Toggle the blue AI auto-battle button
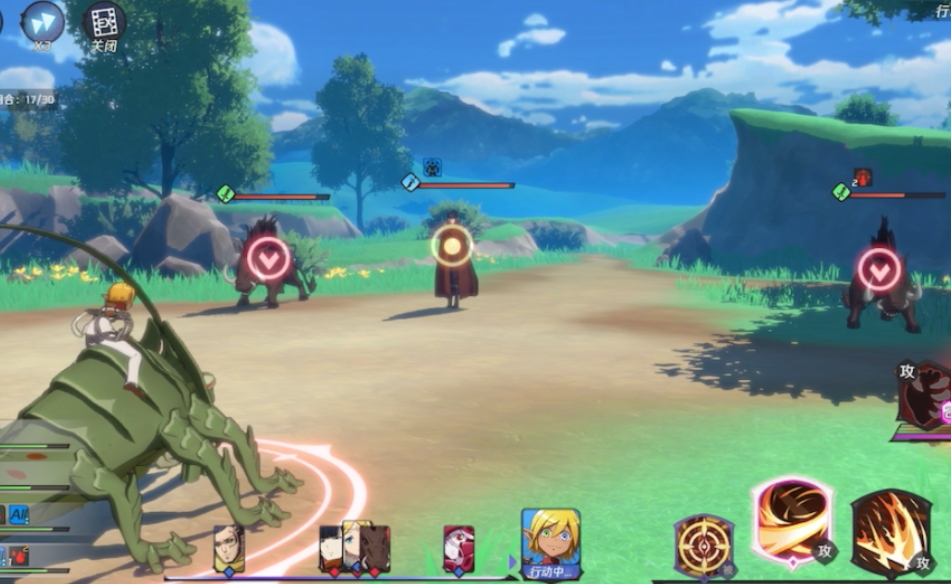 19,515
